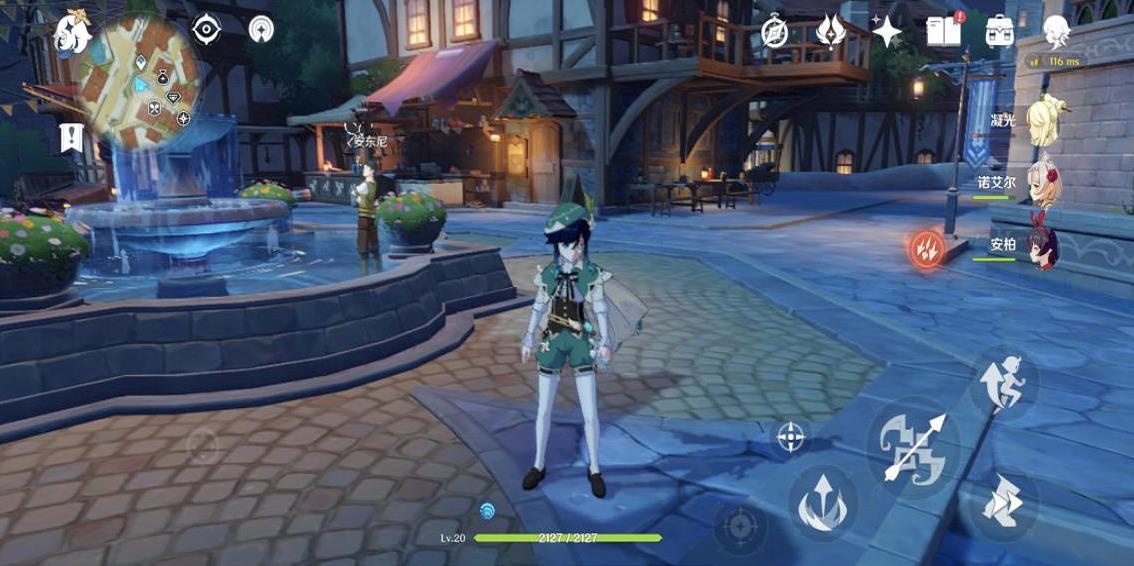Open the exclamation banner quest icon
1134x566 pixels.
coord(70,137)
